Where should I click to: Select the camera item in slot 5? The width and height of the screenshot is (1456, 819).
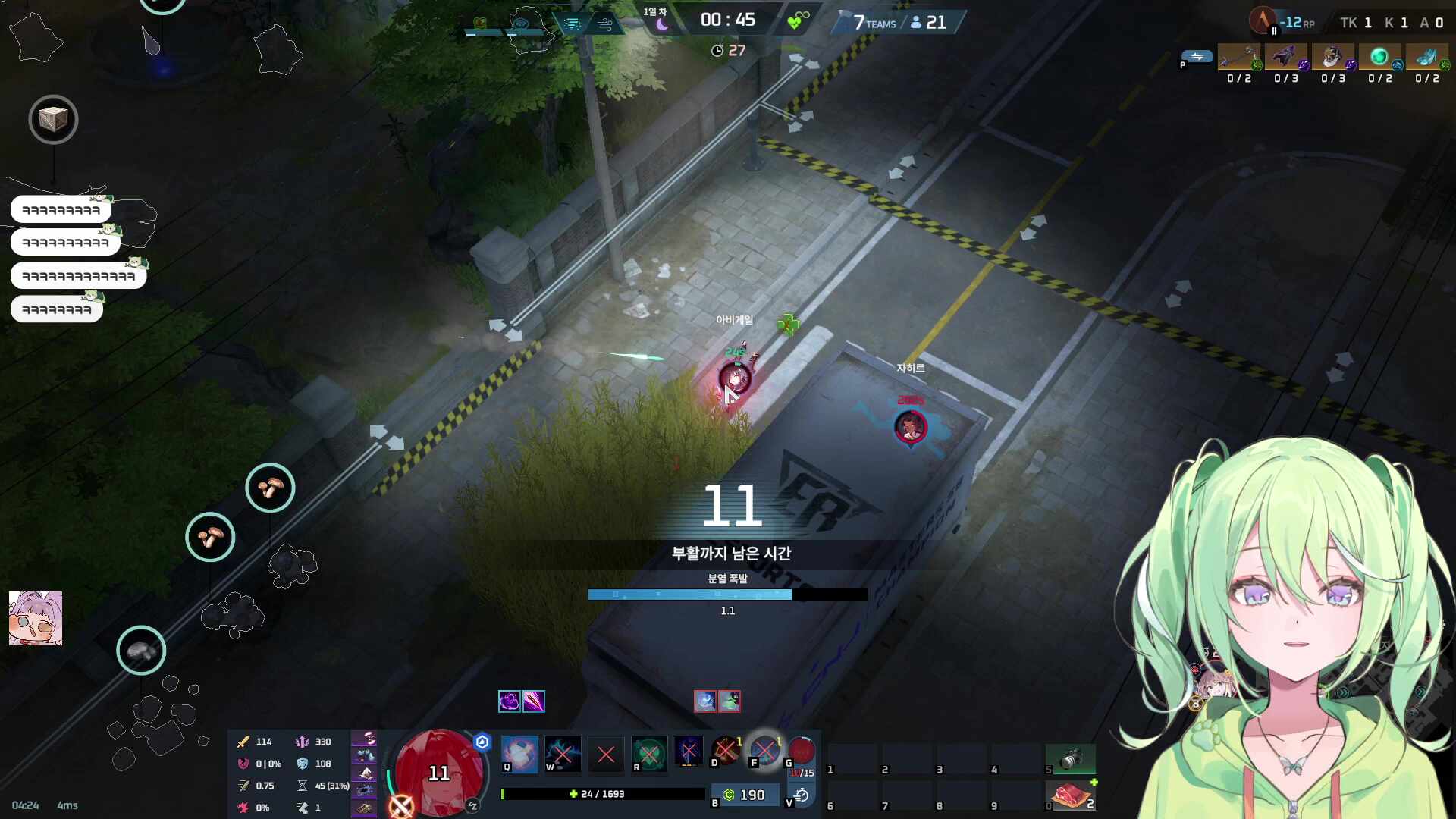coord(1071,758)
